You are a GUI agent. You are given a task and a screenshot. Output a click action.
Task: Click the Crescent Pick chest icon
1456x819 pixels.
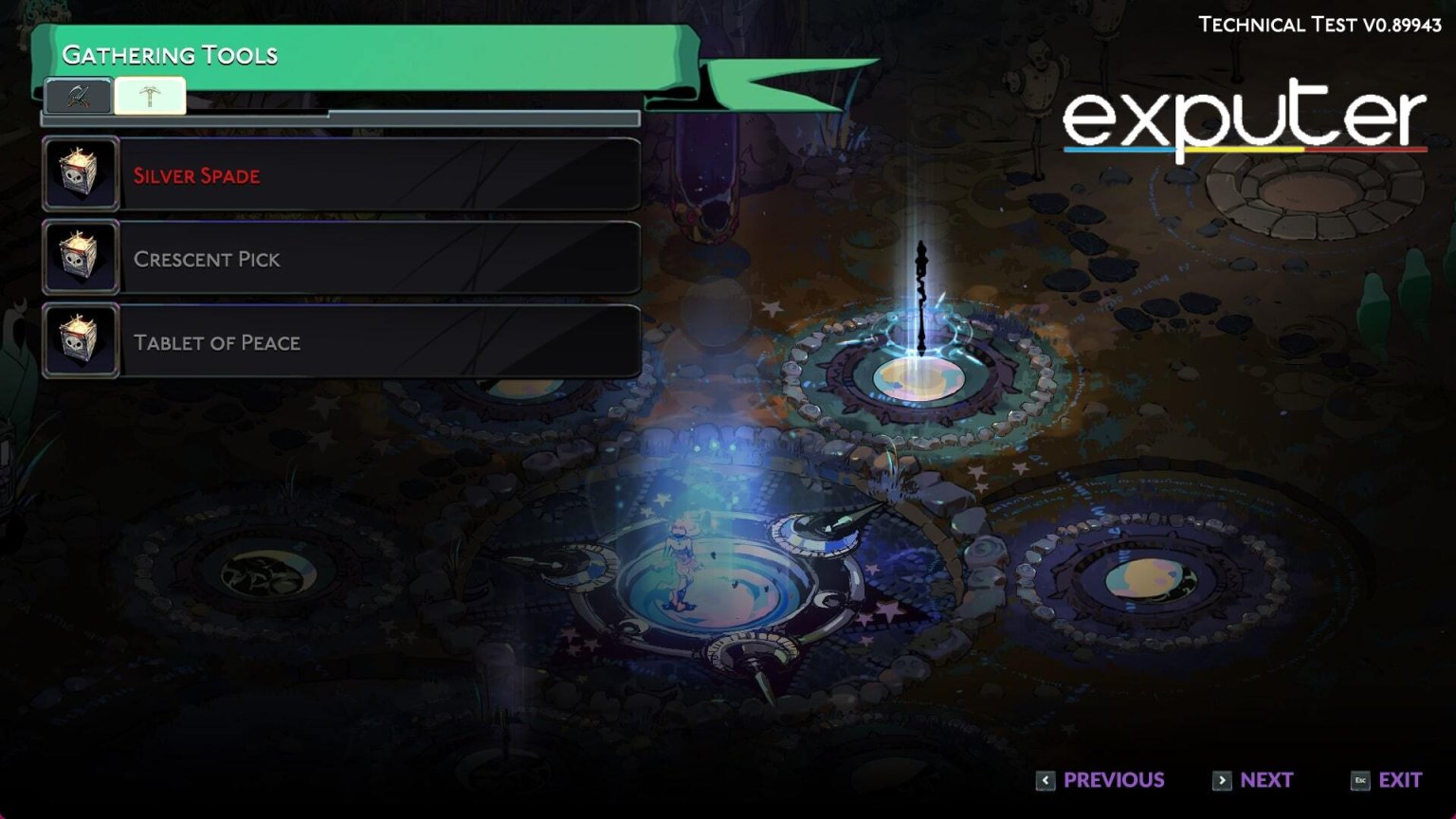[81, 257]
